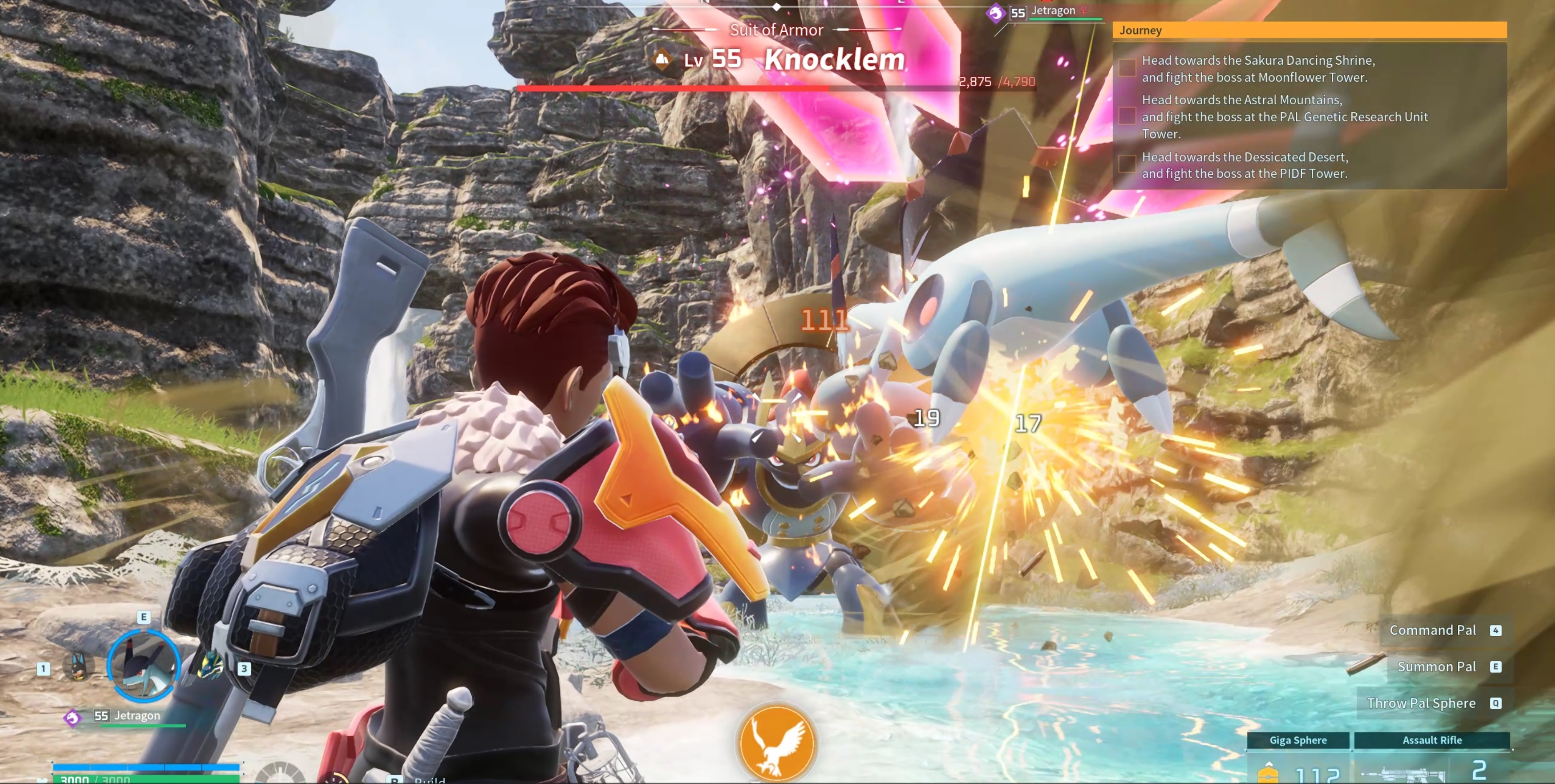Tick the Sakura Dancing Shrine objective checkbox
The image size is (1555, 784).
coord(1126,68)
